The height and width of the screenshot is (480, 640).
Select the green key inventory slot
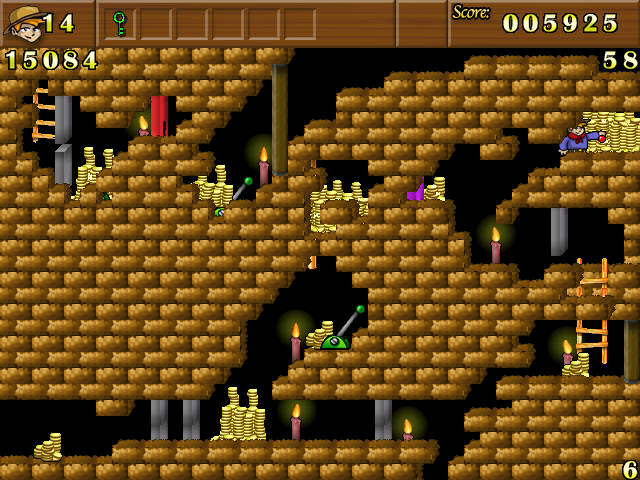pos(120,23)
